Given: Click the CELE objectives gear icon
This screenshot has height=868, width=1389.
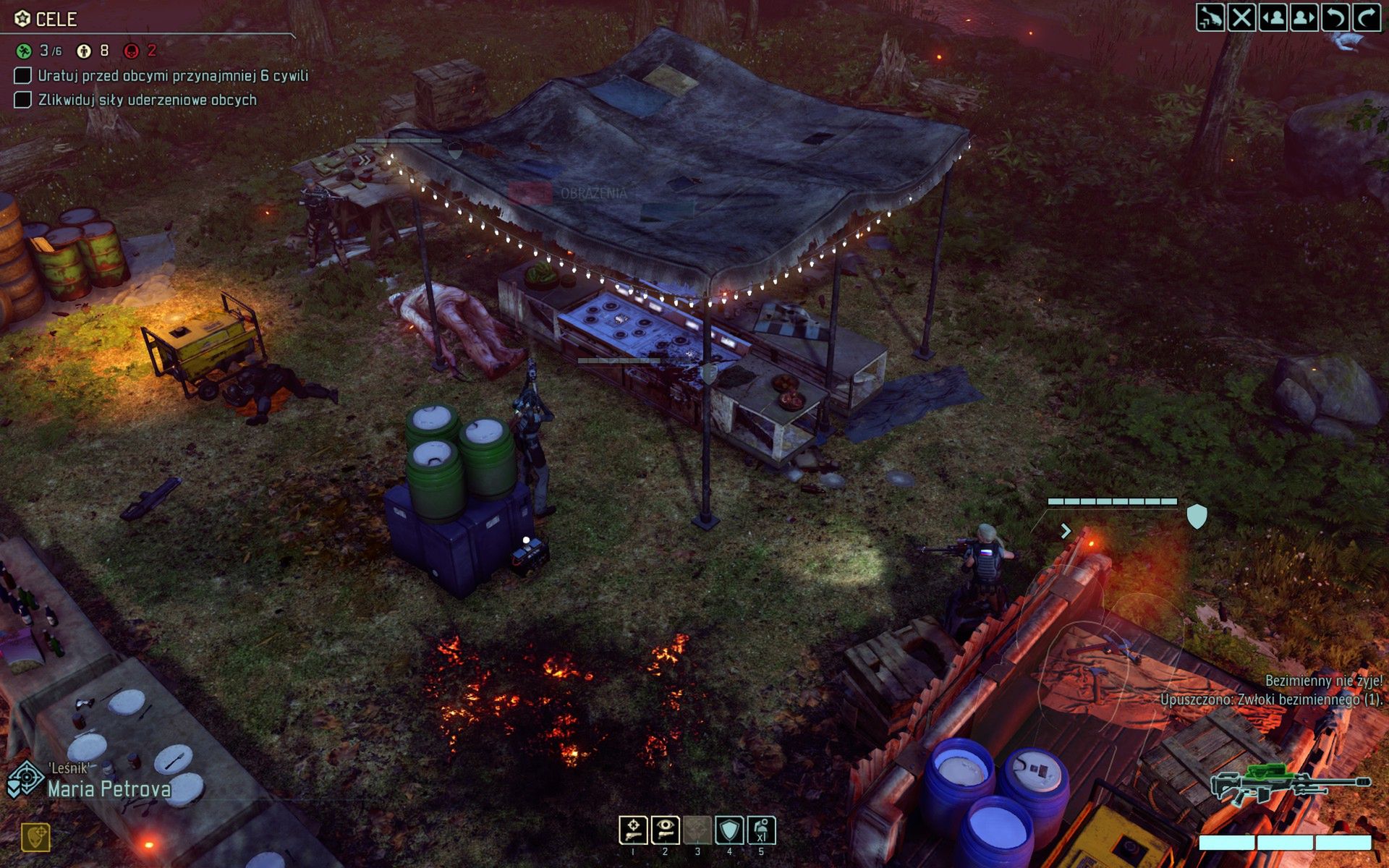Looking at the screenshot, I should (22, 20).
